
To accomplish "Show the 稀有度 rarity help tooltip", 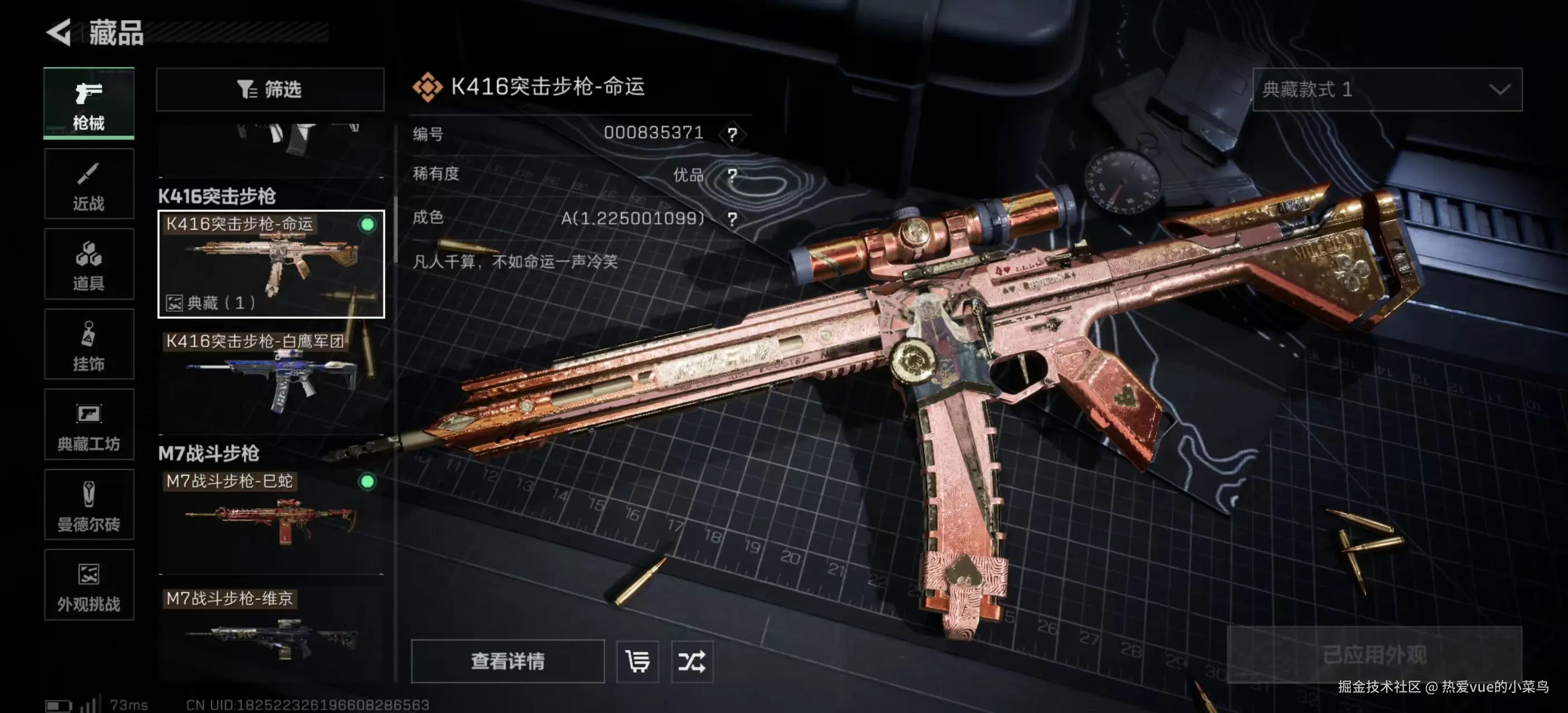I will point(732,176).
